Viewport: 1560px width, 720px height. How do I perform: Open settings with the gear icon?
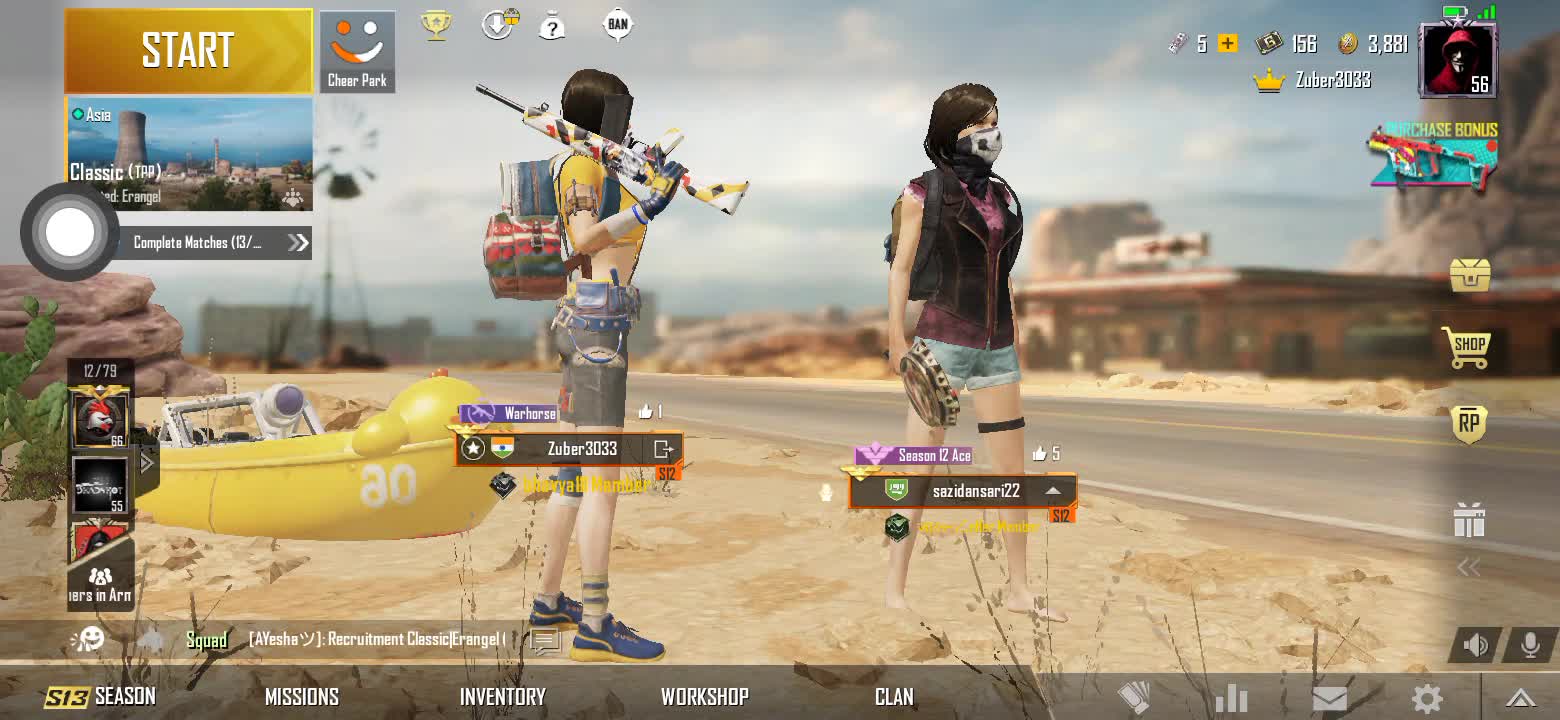pos(1426,698)
